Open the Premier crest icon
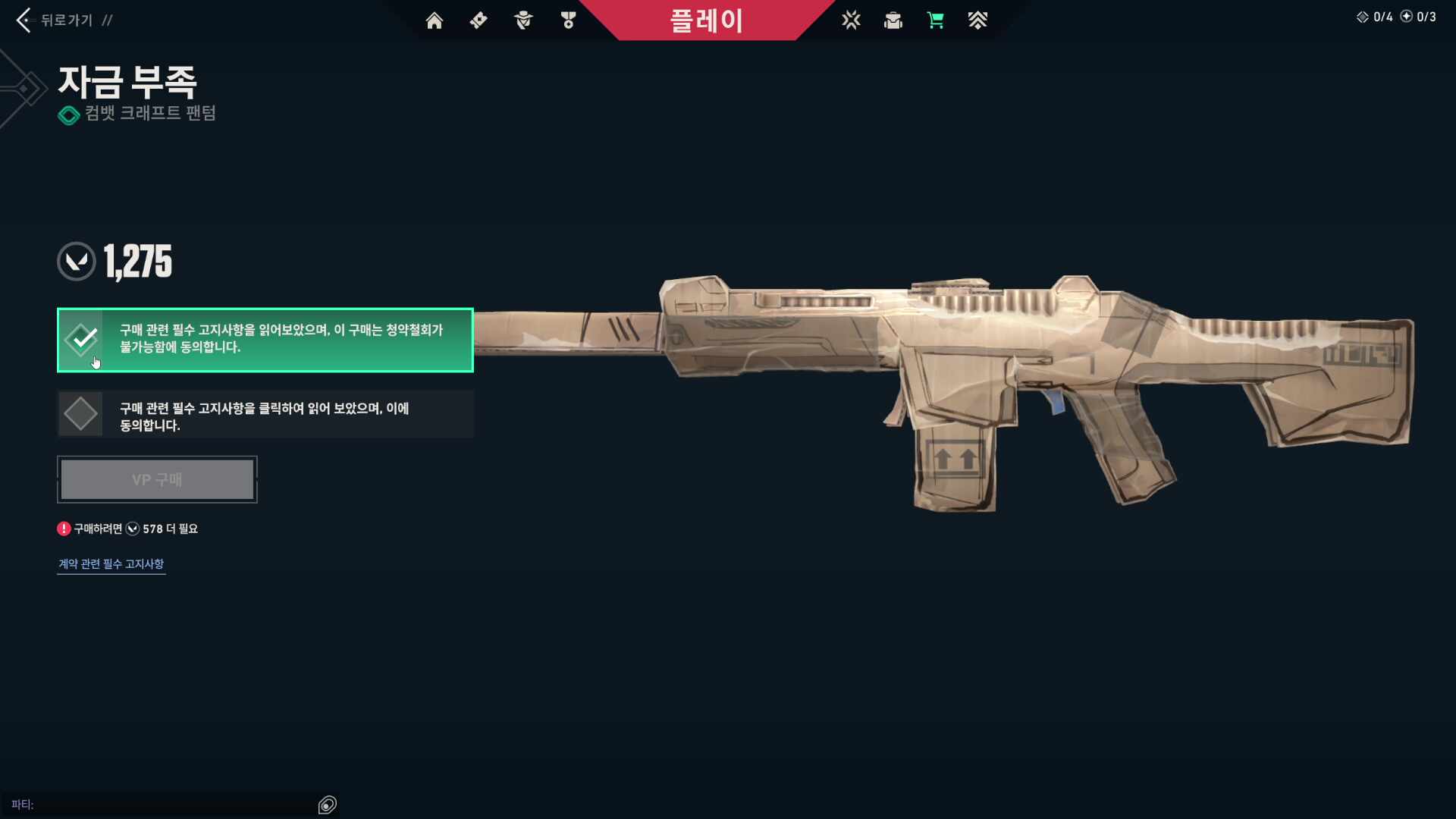This screenshot has height=819, width=1456. pyautogui.click(x=978, y=20)
